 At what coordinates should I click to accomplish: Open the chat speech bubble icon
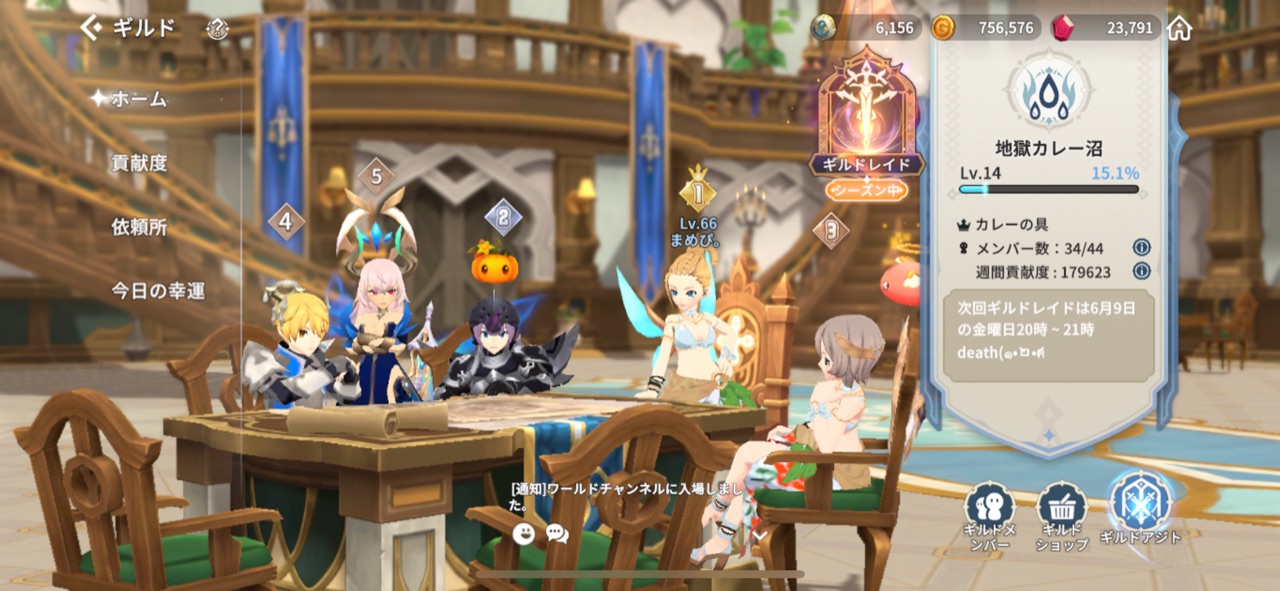[557, 533]
